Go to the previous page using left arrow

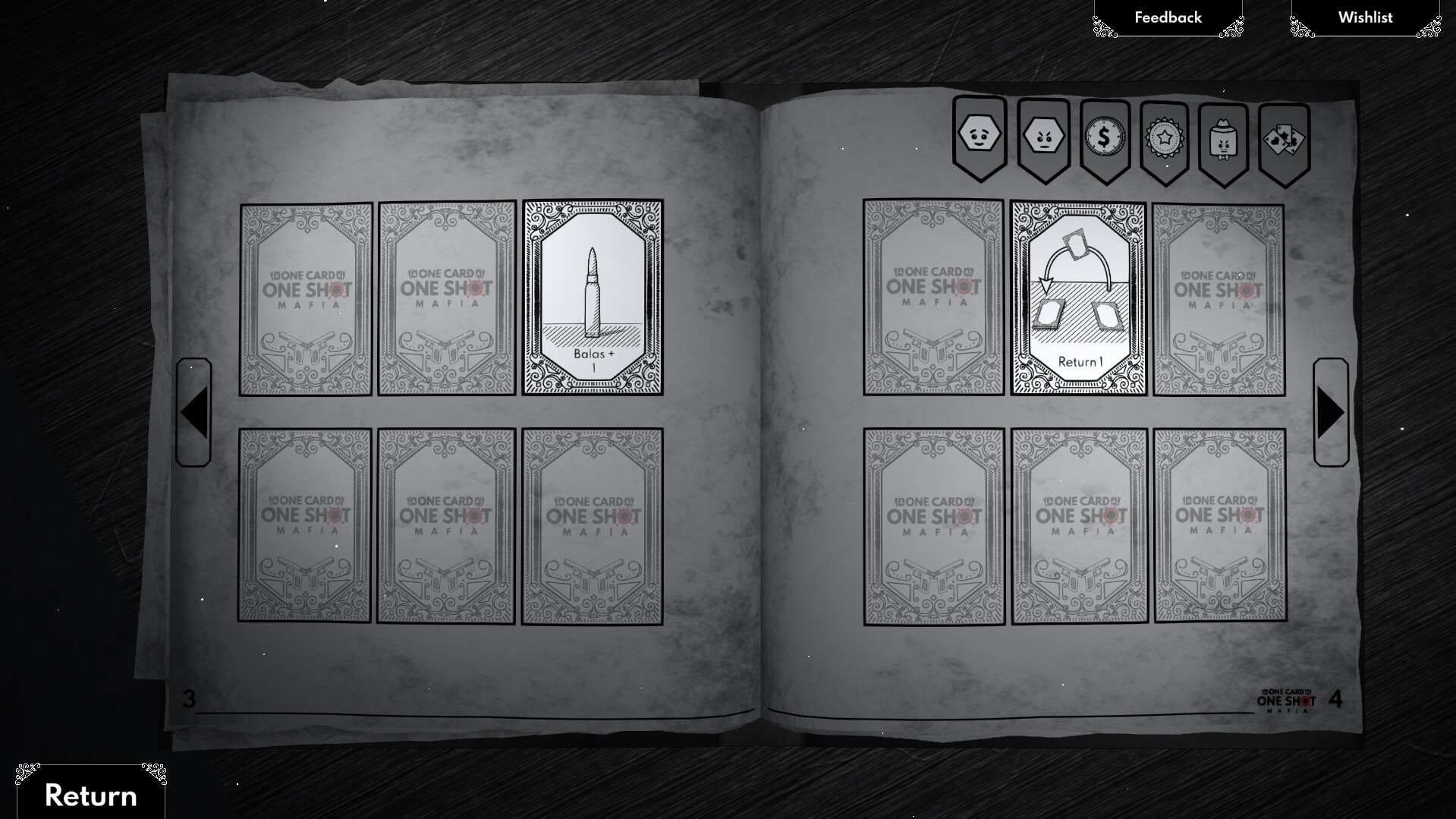click(x=192, y=414)
